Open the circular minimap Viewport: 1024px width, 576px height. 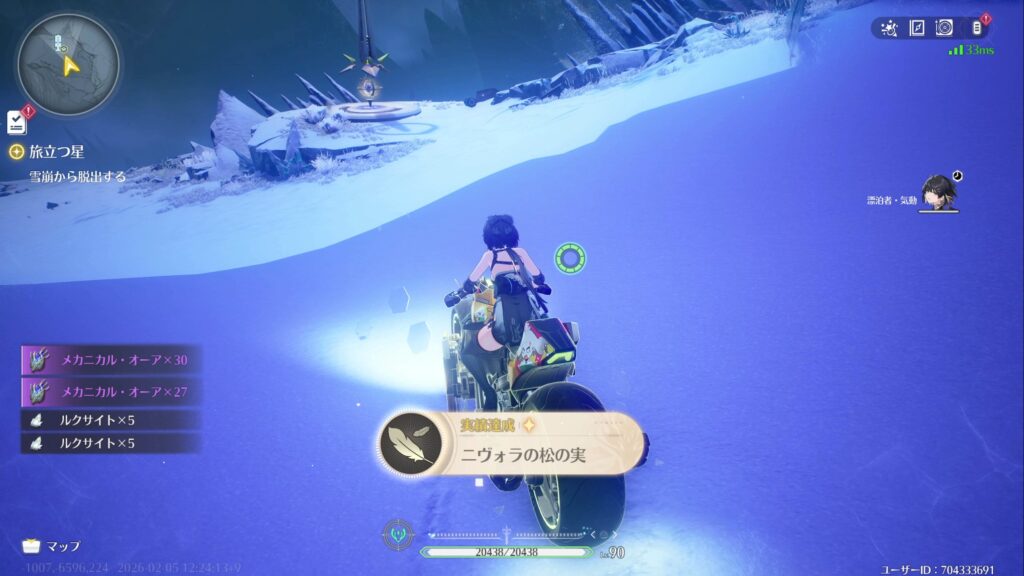point(68,64)
